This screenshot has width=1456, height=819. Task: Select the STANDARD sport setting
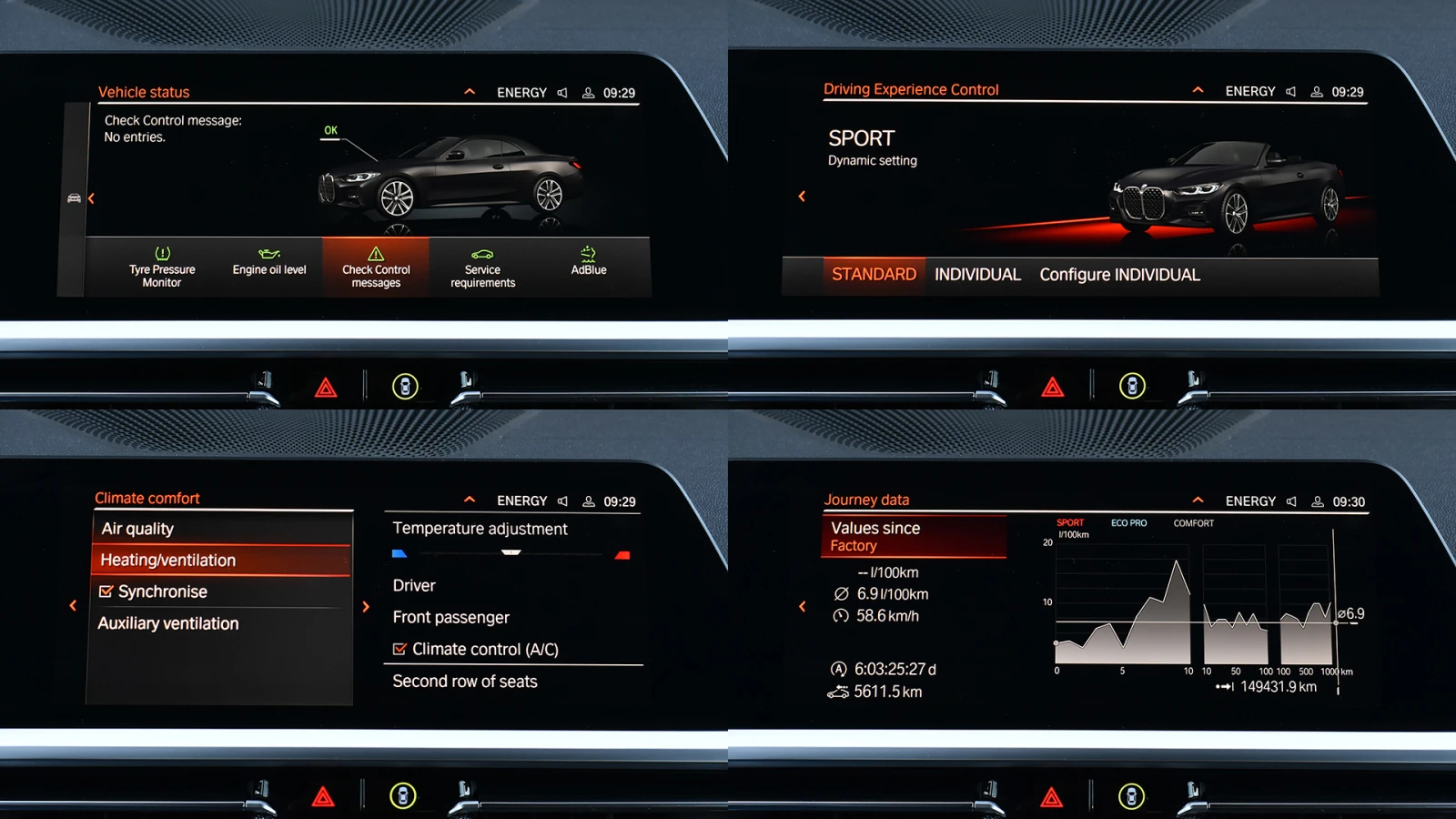[x=874, y=275]
